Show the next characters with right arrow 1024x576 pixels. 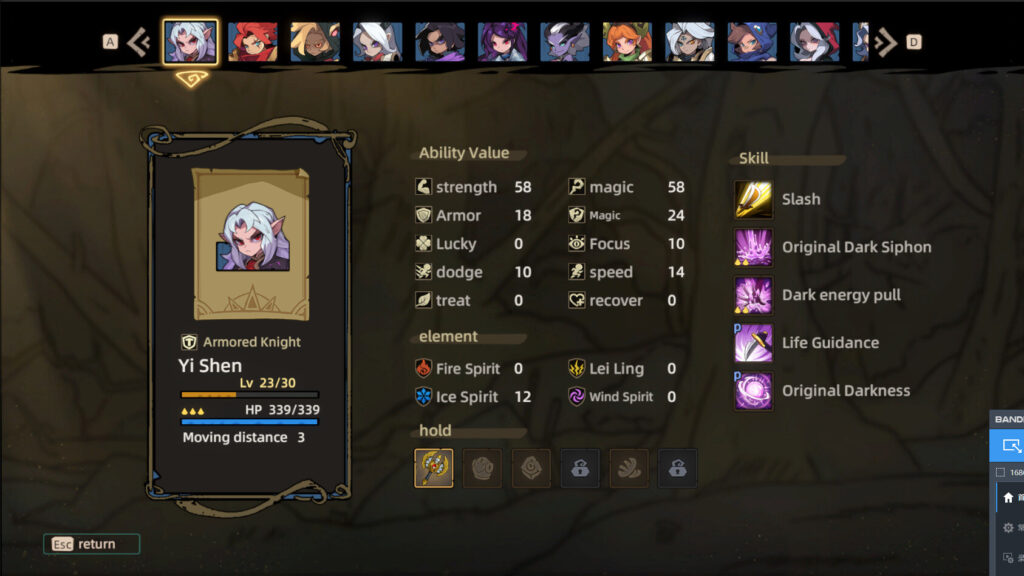tap(885, 42)
